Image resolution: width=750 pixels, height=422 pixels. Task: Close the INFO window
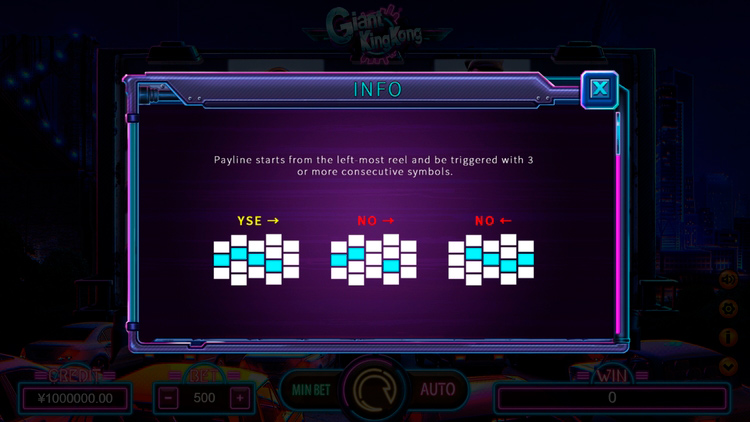[600, 88]
